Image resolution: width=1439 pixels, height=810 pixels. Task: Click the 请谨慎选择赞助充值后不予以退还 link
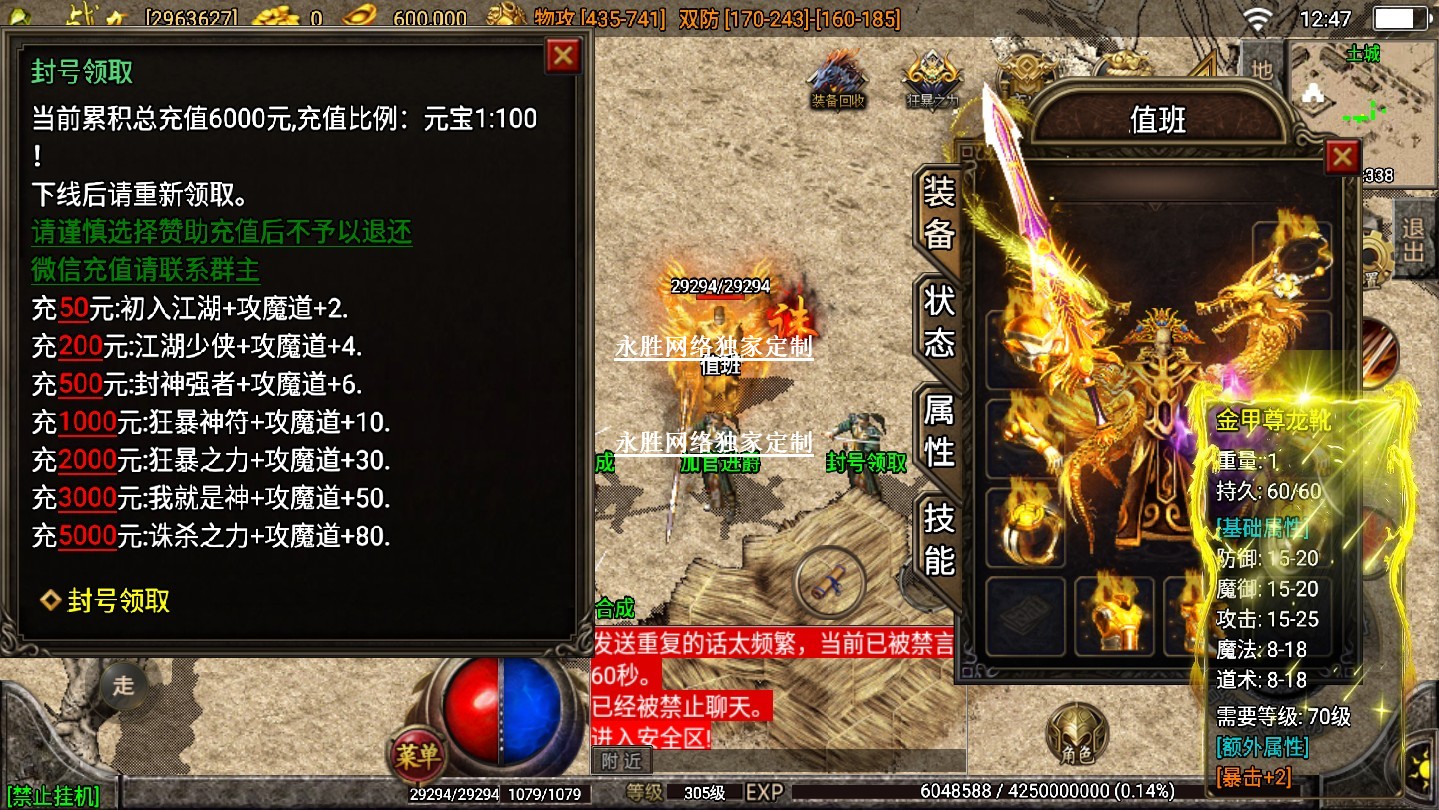pos(221,232)
